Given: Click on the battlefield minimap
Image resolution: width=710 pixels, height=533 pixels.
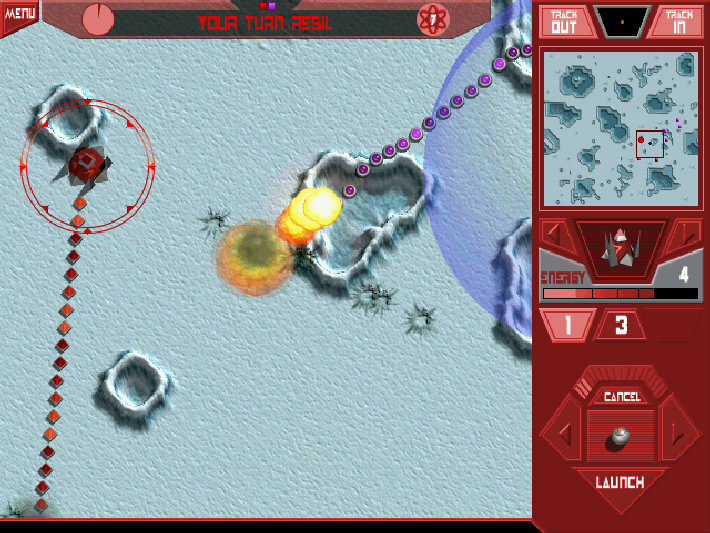Looking at the screenshot, I should pos(621,127).
